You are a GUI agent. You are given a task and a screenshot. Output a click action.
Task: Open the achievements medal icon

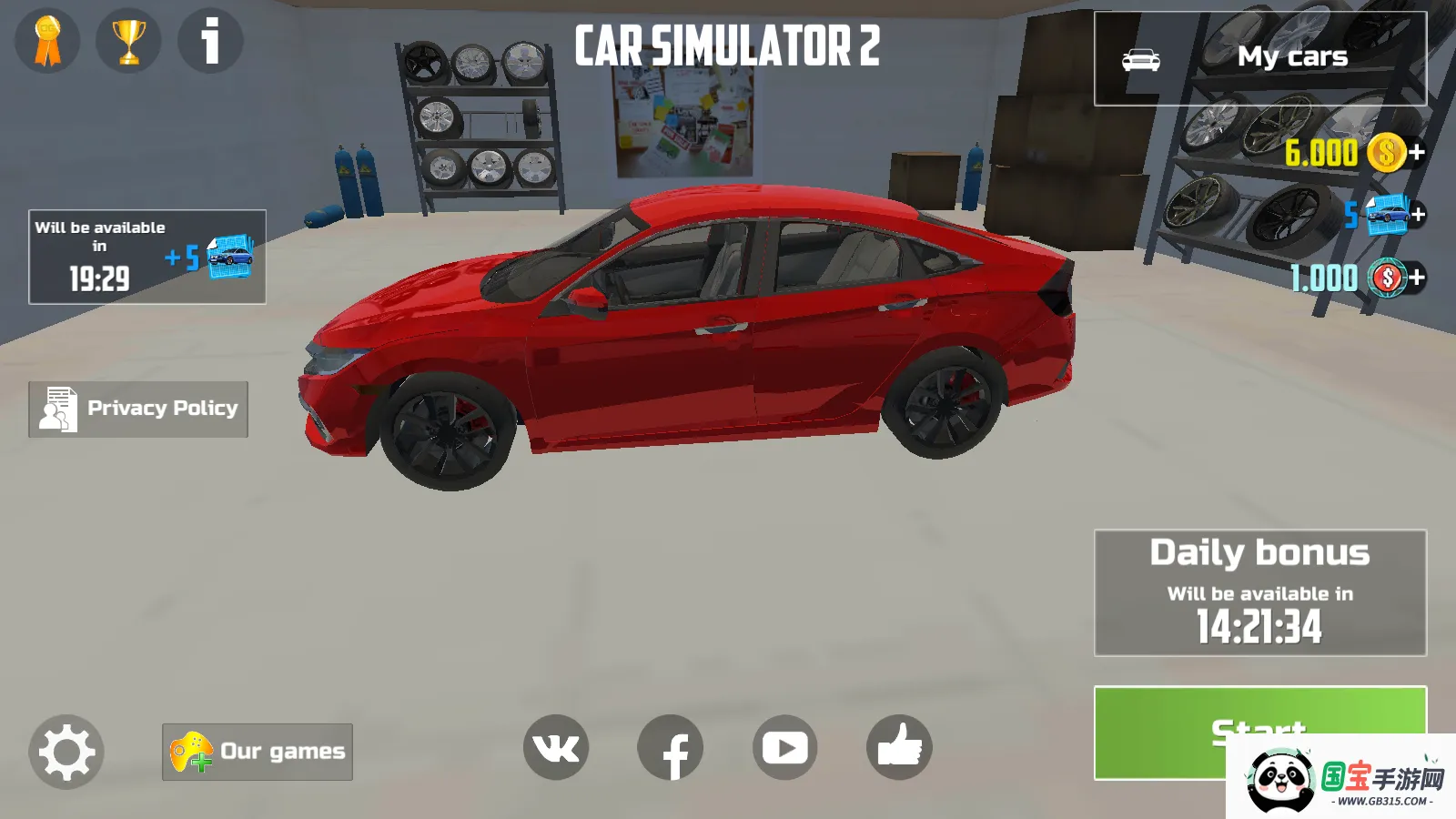(47, 40)
